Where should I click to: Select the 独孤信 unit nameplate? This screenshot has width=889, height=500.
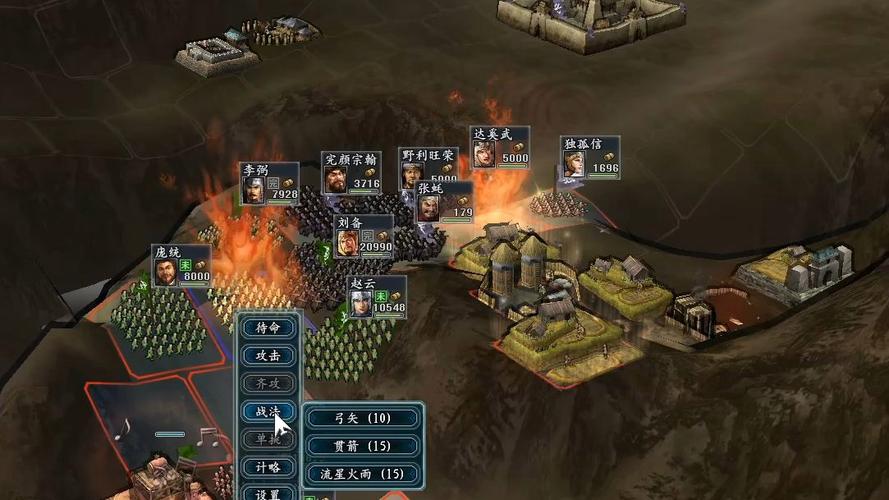tap(589, 158)
